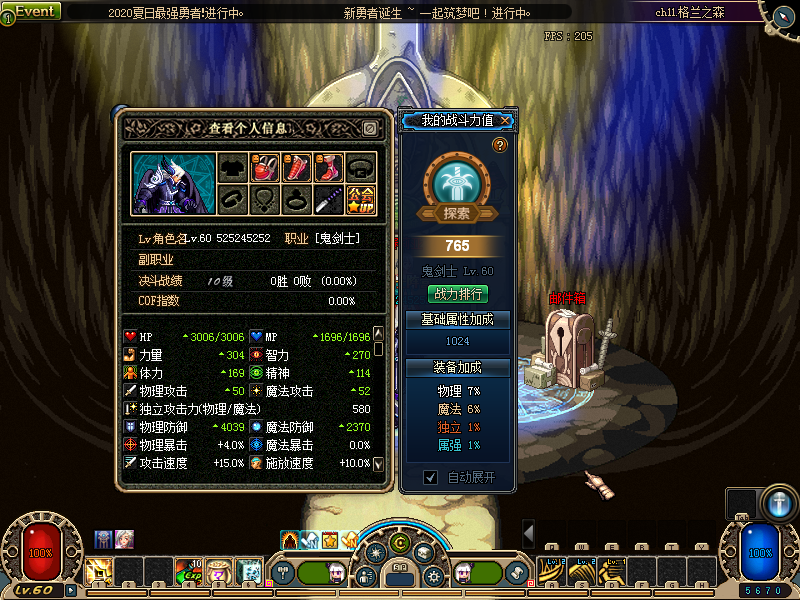800x600 pixels.
Task: Open the Event button
Action: pyautogui.click(x=32, y=11)
